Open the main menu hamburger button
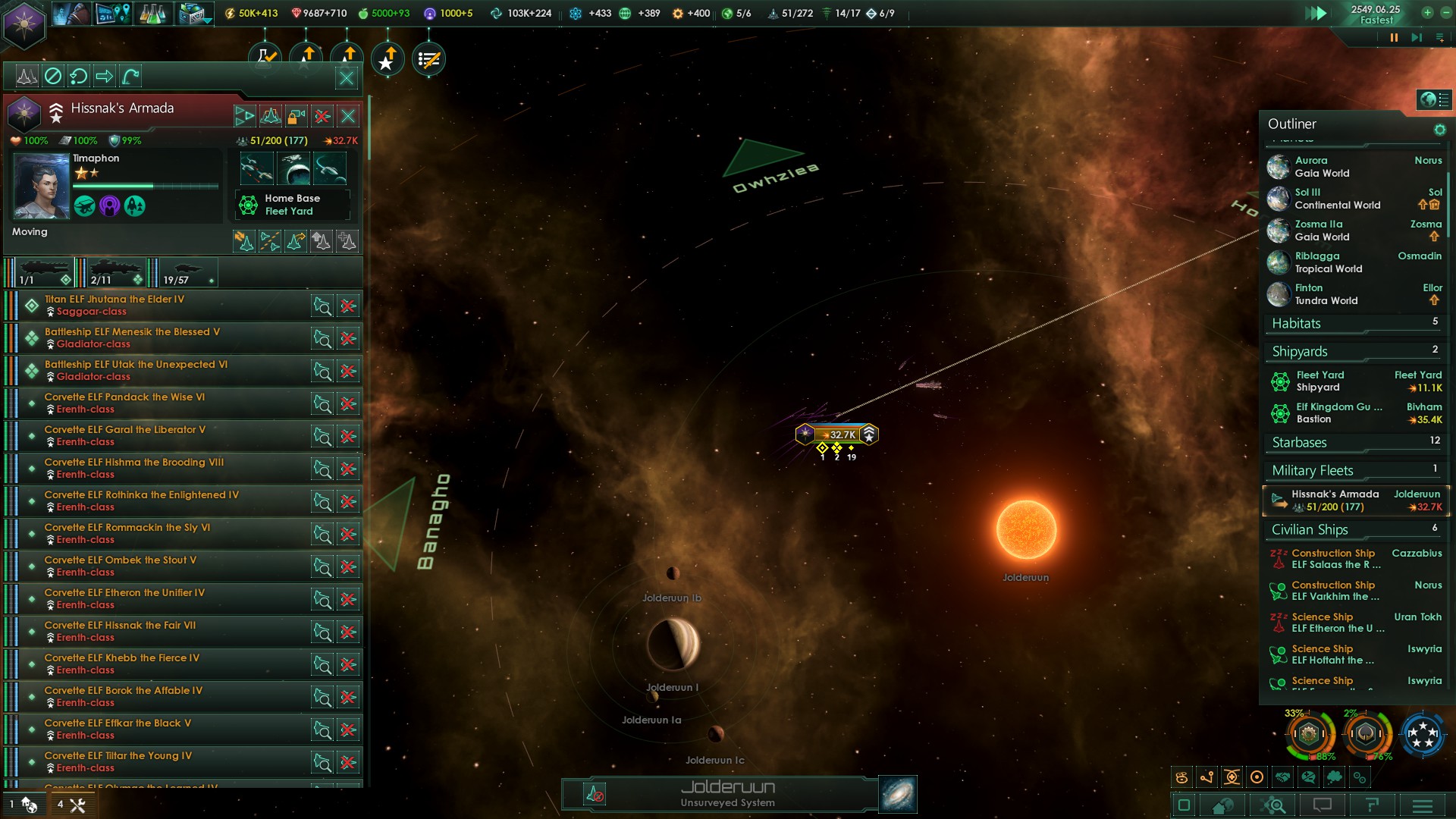The image size is (1456, 819). (x=1423, y=805)
